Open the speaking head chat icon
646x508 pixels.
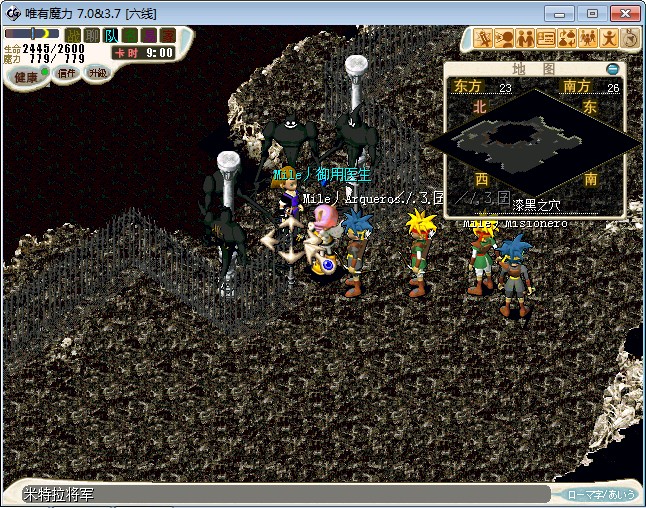pyautogui.click(x=504, y=39)
